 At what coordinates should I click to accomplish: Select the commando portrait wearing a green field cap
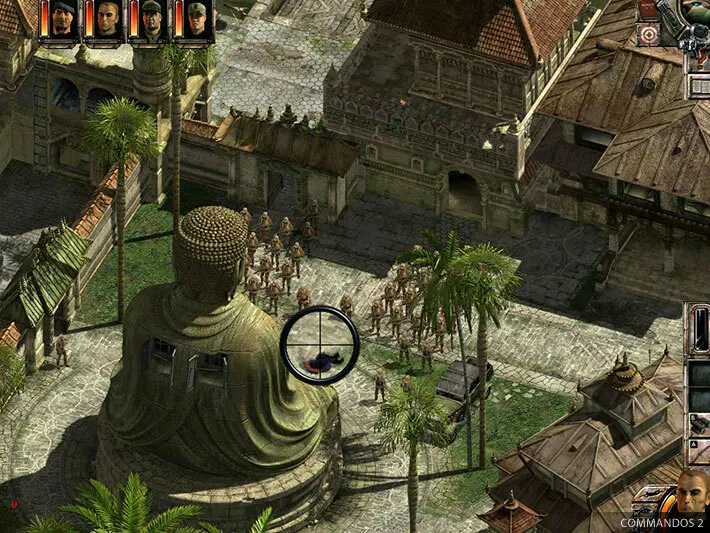click(196, 19)
